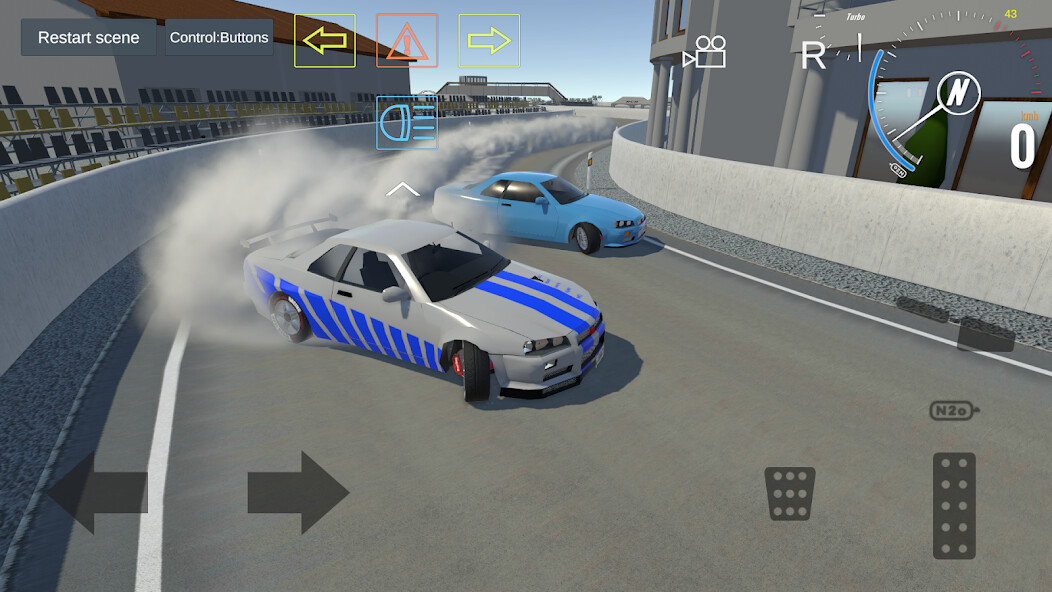Activate the N2O nitrous boost
This screenshot has height=592, width=1052.
click(954, 410)
